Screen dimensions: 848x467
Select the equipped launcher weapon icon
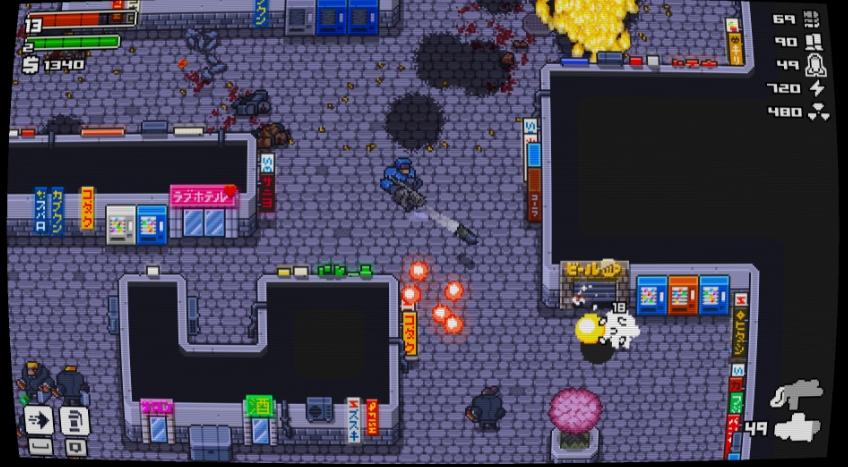(797, 428)
